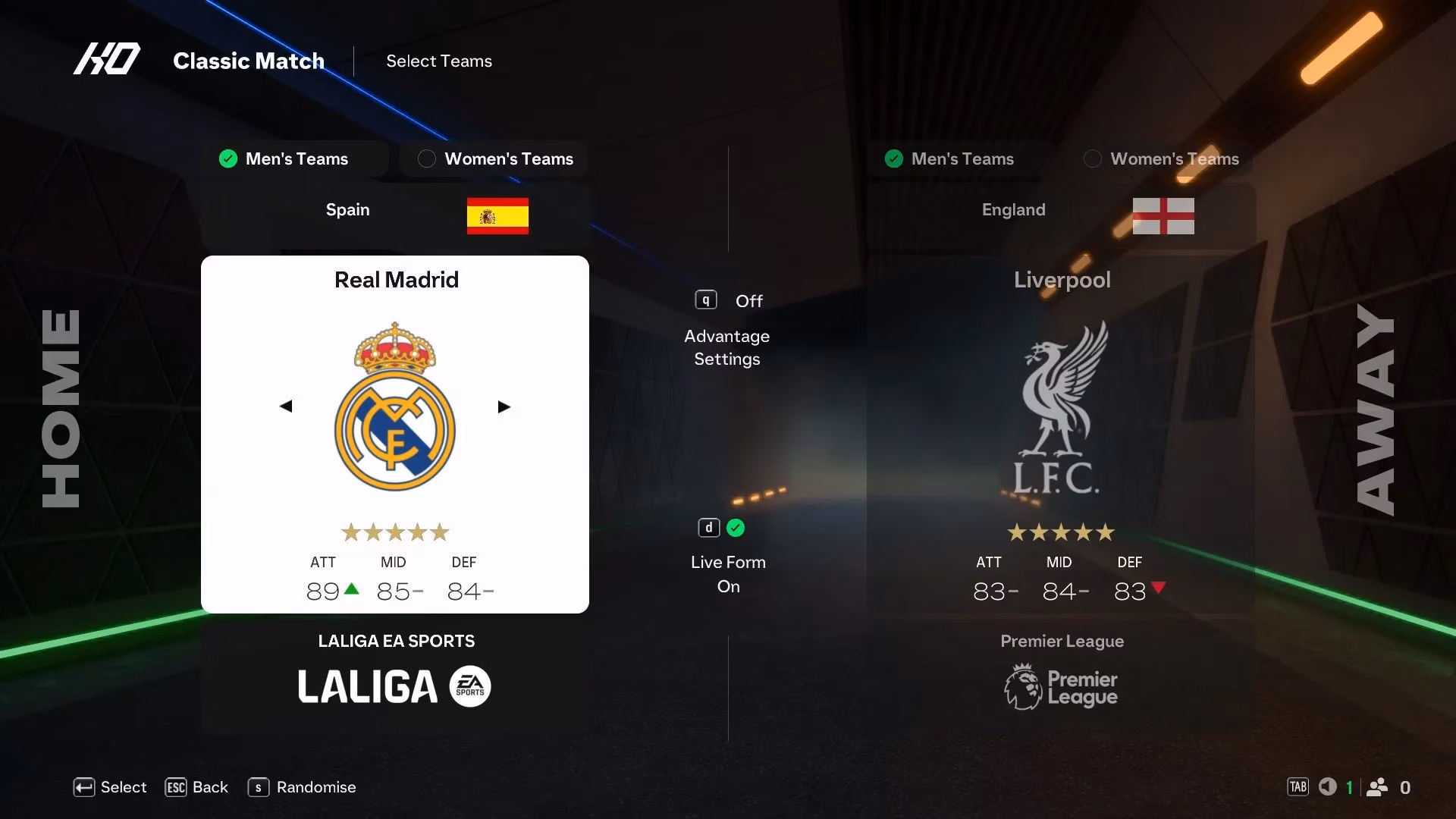This screenshot has height=819, width=1456.
Task: Click Back in the bottom bar
Action: pos(196,787)
